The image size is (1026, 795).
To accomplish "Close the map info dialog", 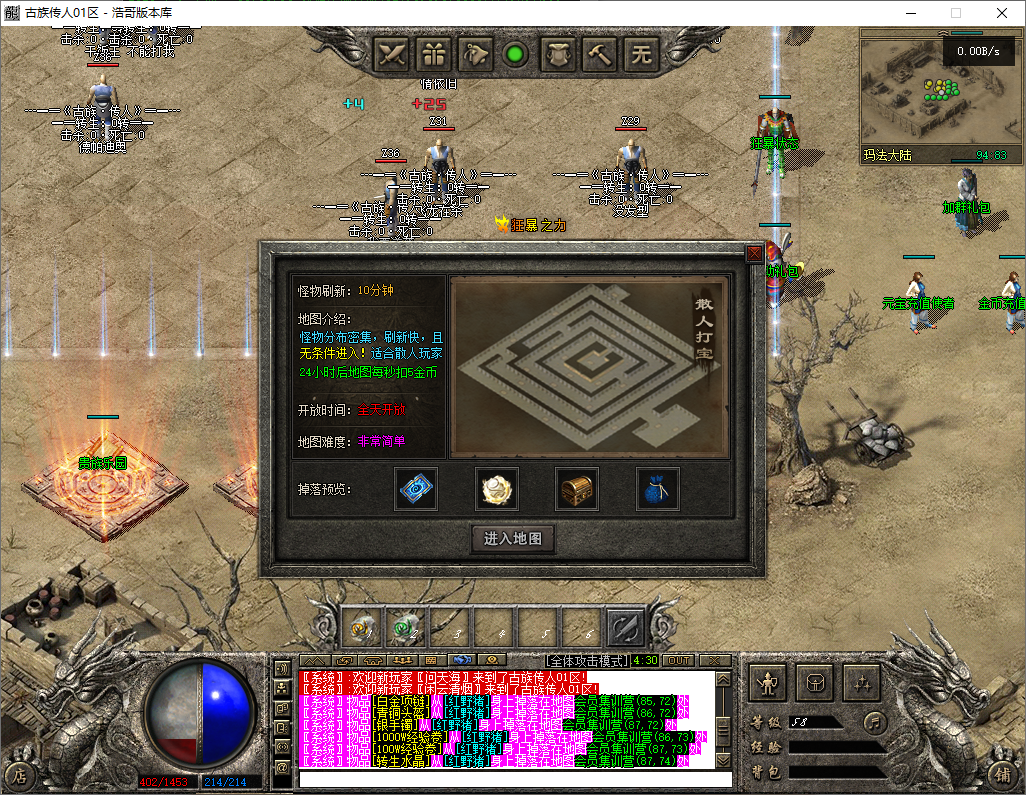I will tap(754, 254).
